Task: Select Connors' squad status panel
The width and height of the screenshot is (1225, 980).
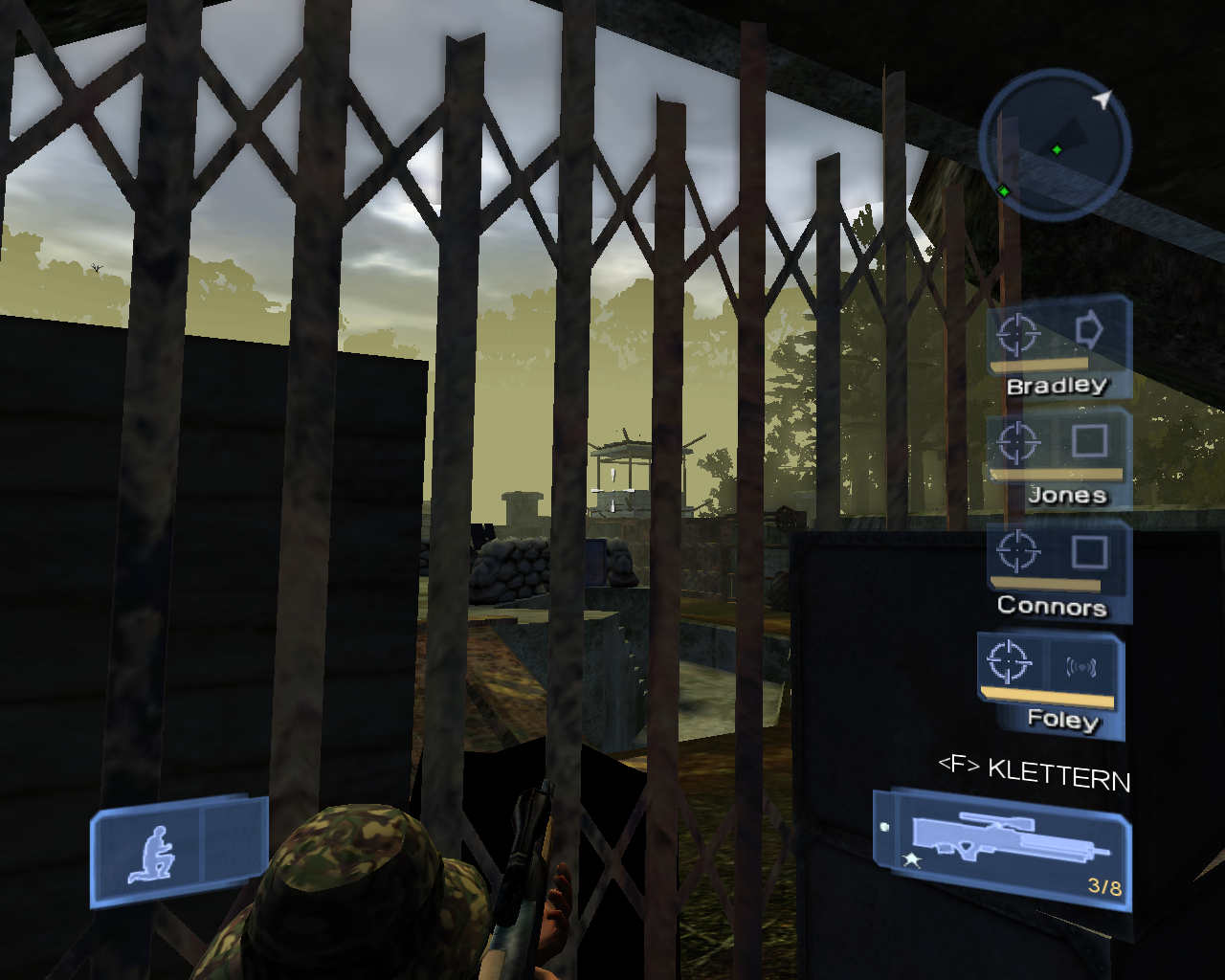Action: [x=1058, y=570]
